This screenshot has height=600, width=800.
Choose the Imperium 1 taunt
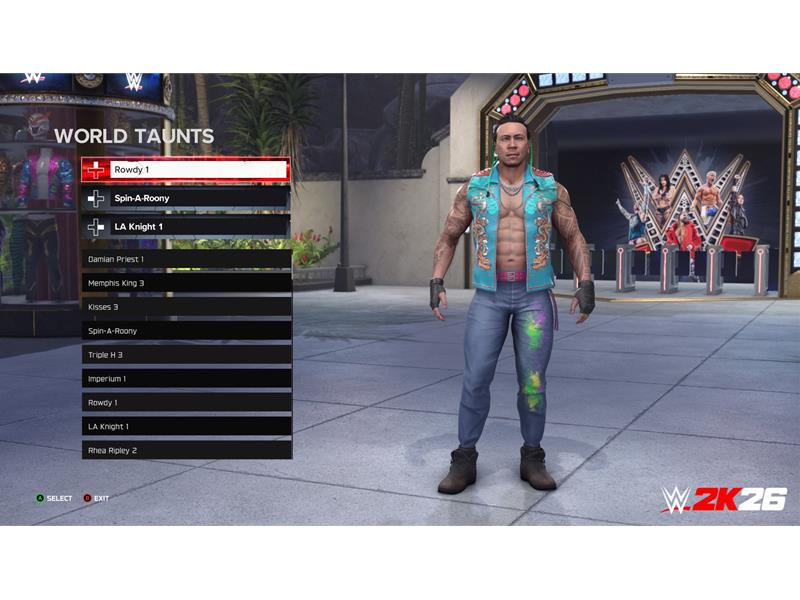click(x=186, y=379)
